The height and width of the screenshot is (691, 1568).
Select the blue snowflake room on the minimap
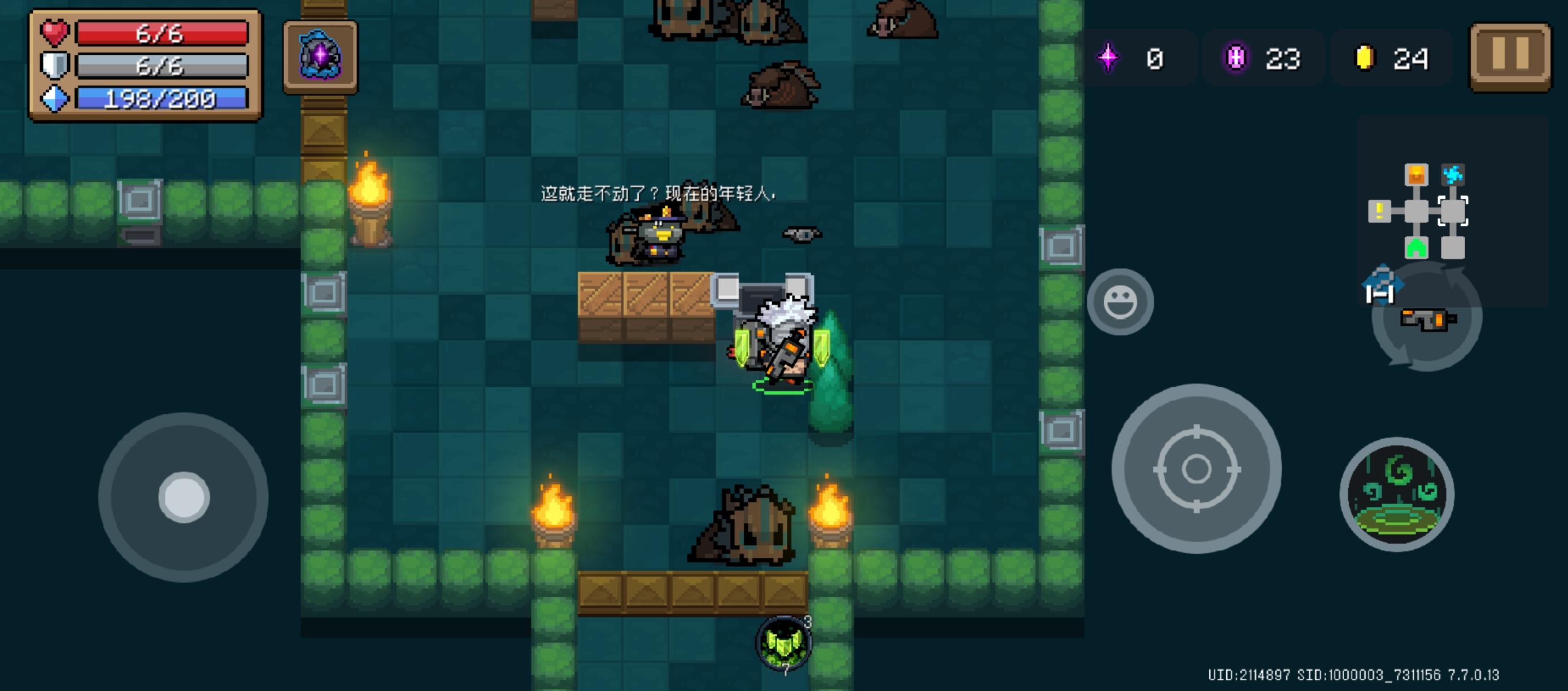[x=1453, y=174]
